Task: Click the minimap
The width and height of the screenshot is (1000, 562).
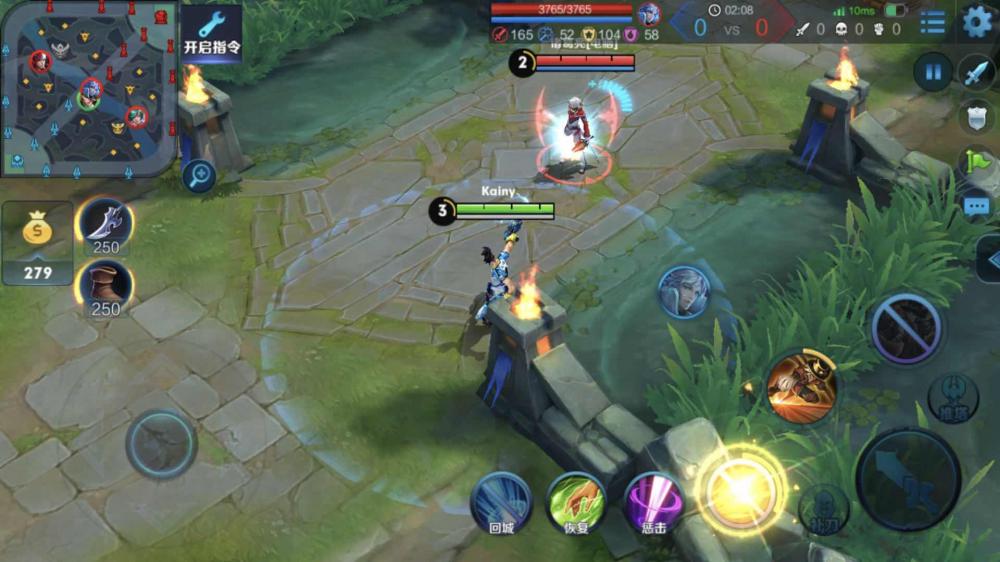Action: click(88, 88)
